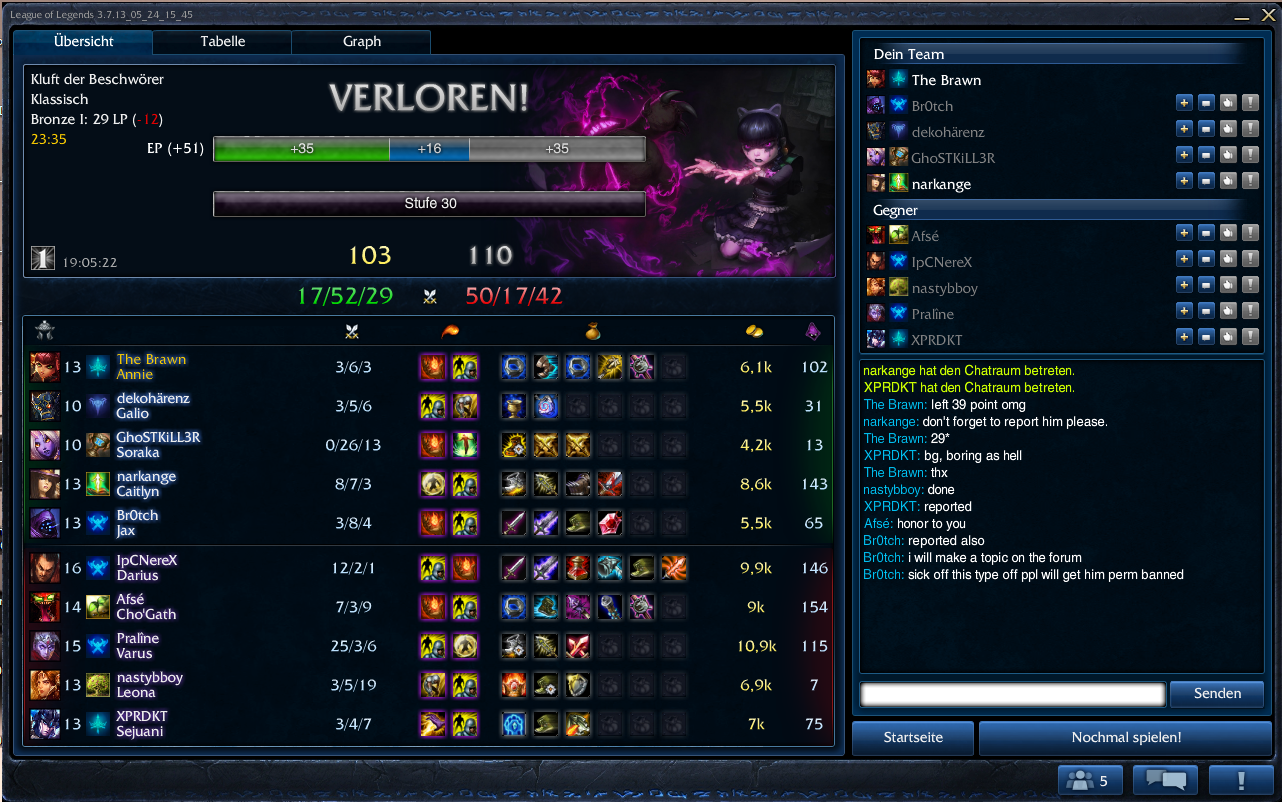
Task: Click the Startseite button
Action: (911, 737)
